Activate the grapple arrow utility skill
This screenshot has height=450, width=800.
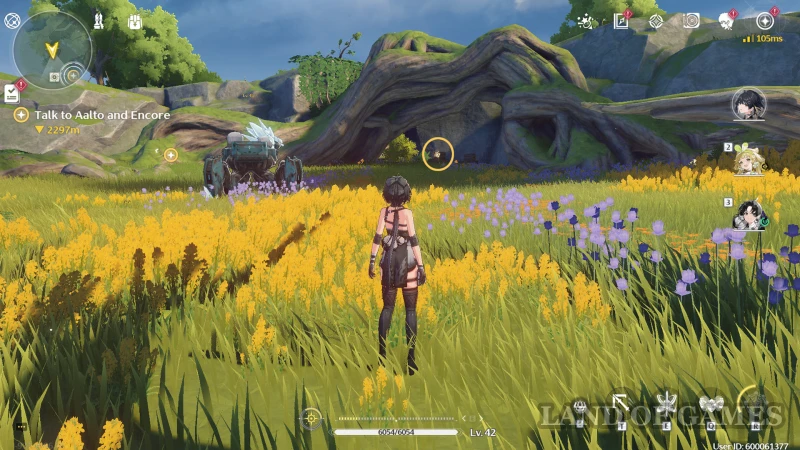[621, 405]
